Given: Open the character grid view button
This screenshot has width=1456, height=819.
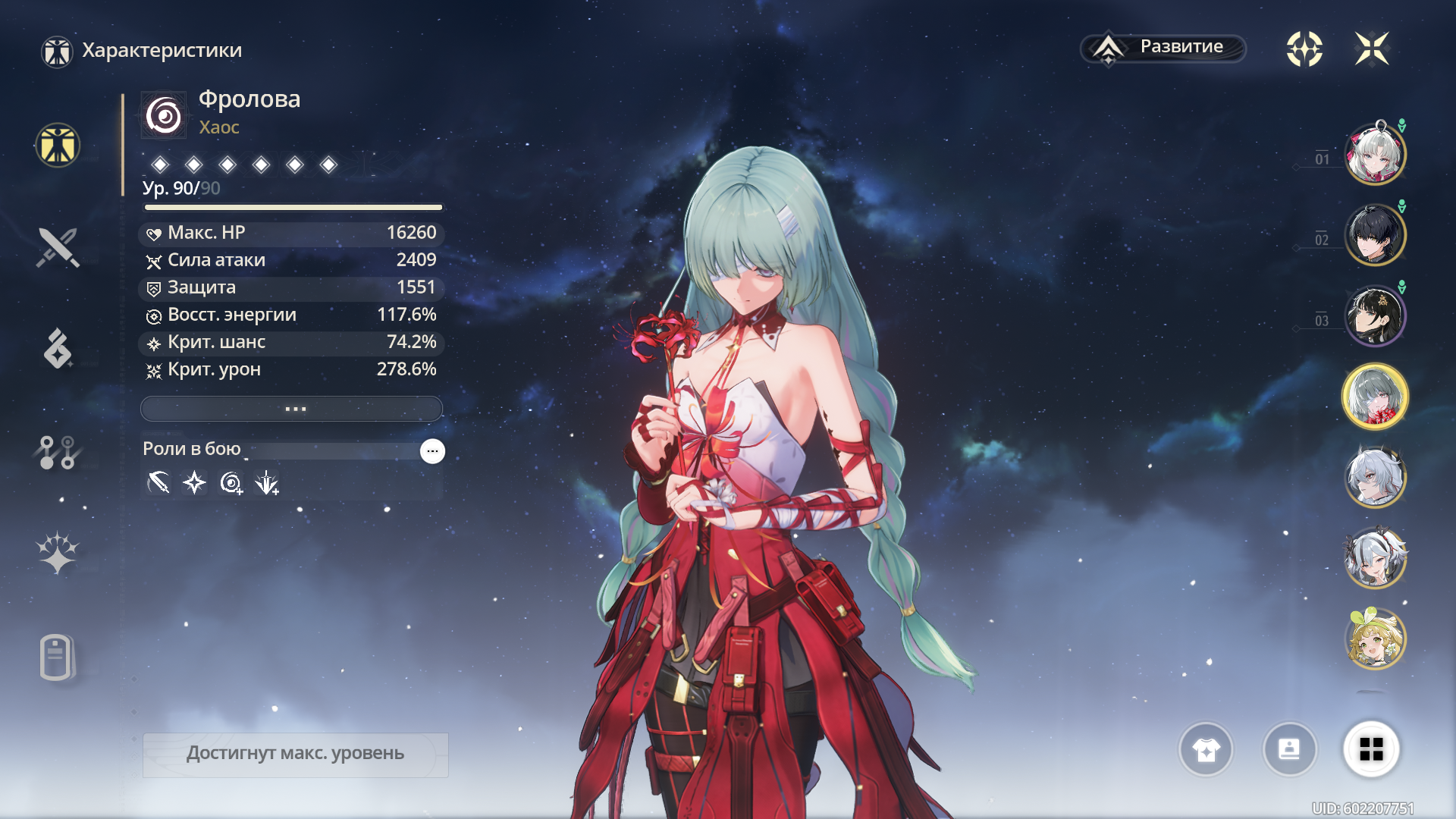Looking at the screenshot, I should pos(1371,749).
